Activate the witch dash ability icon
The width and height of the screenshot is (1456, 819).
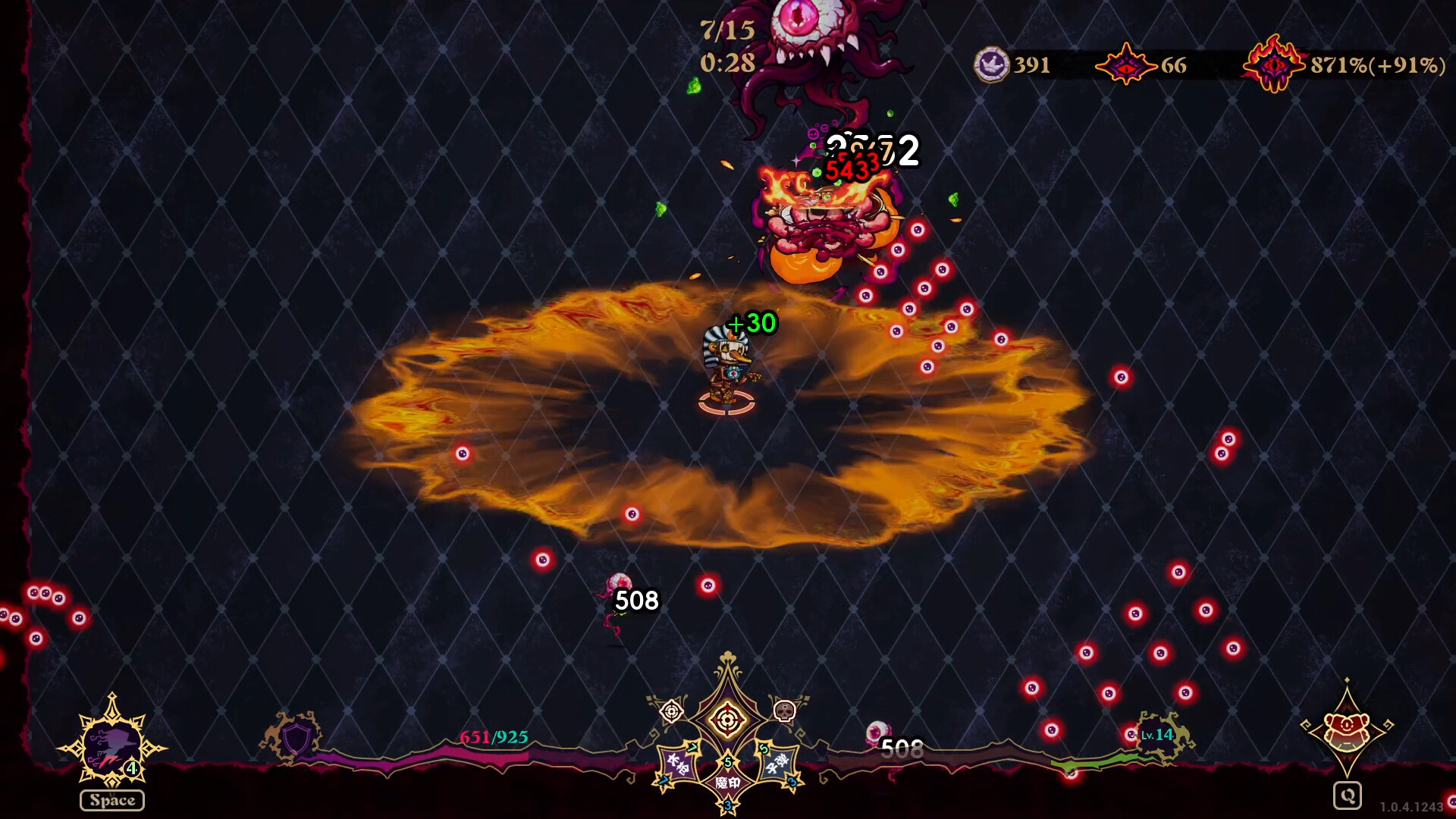pos(112,745)
